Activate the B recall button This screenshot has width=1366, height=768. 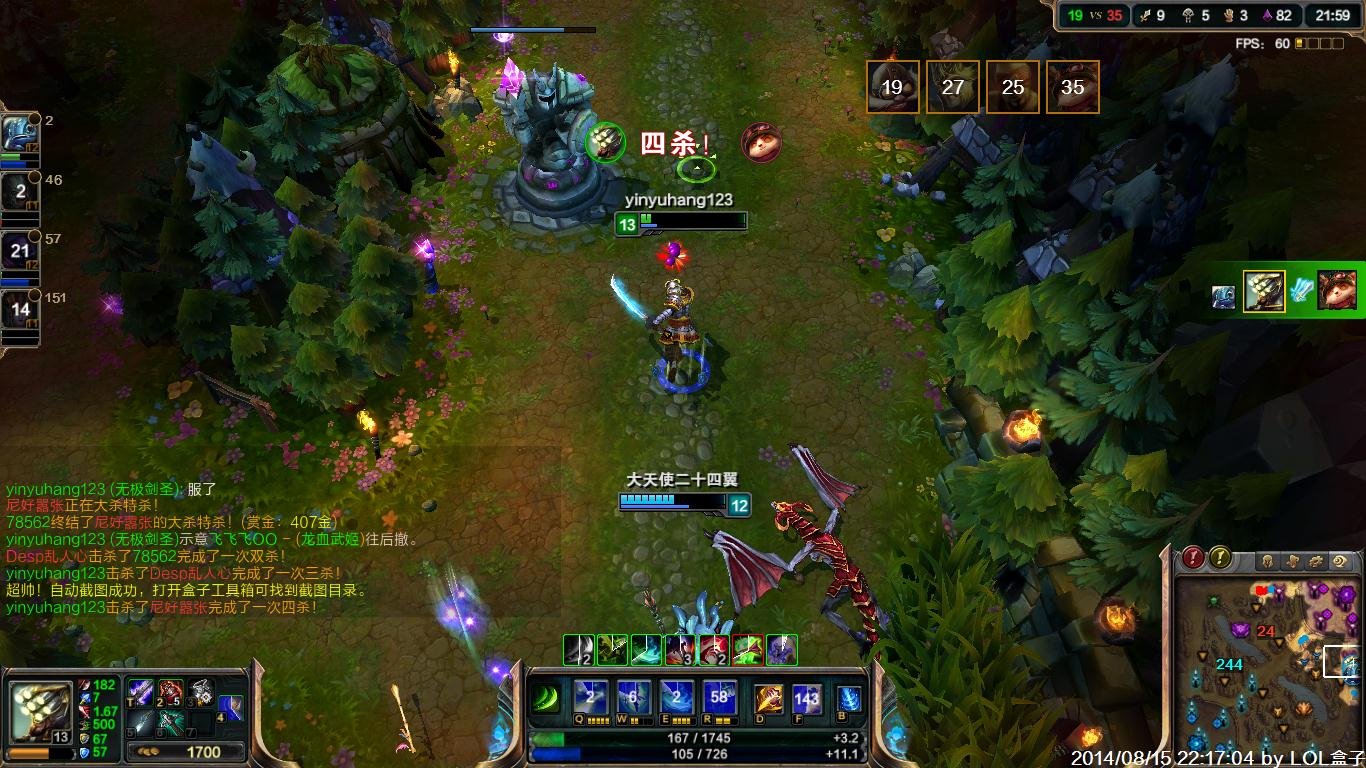point(848,698)
